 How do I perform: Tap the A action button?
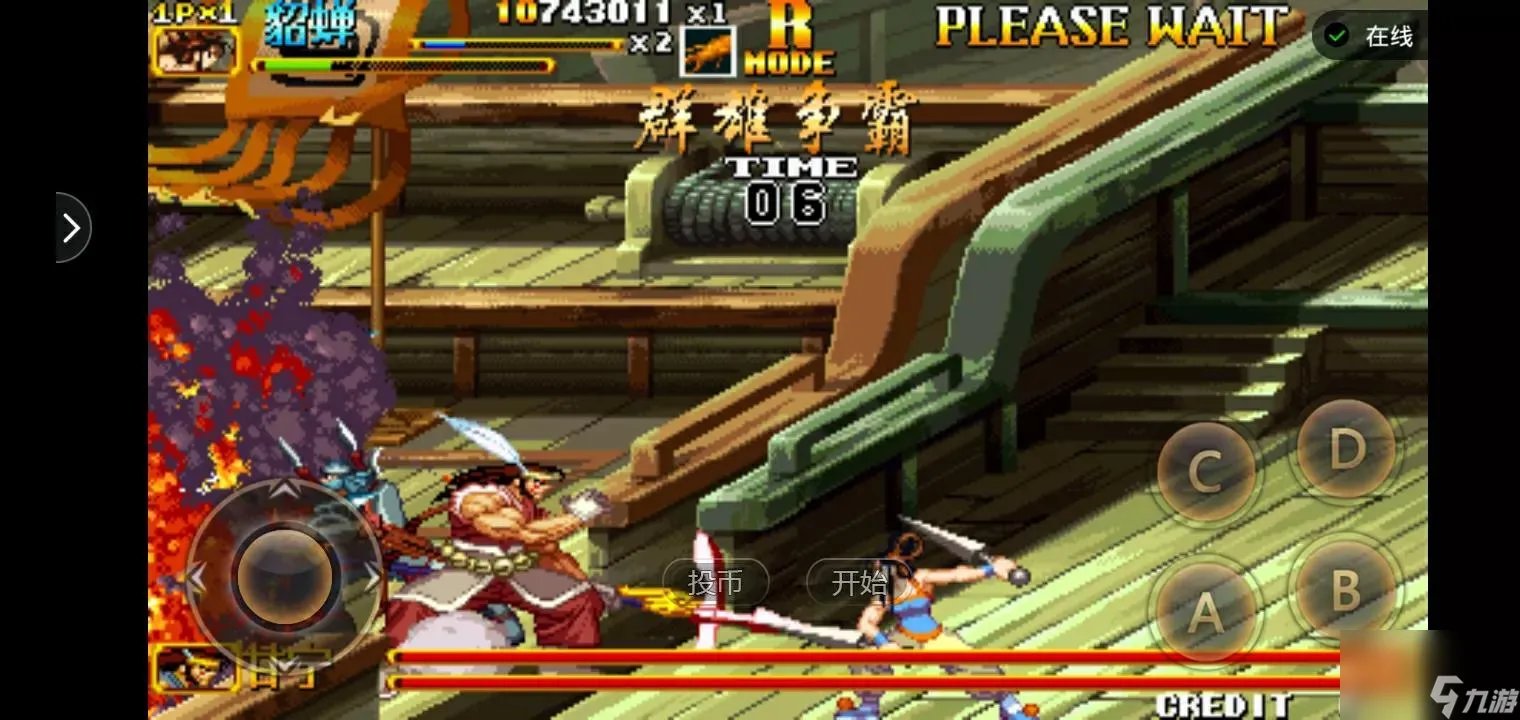point(1205,609)
